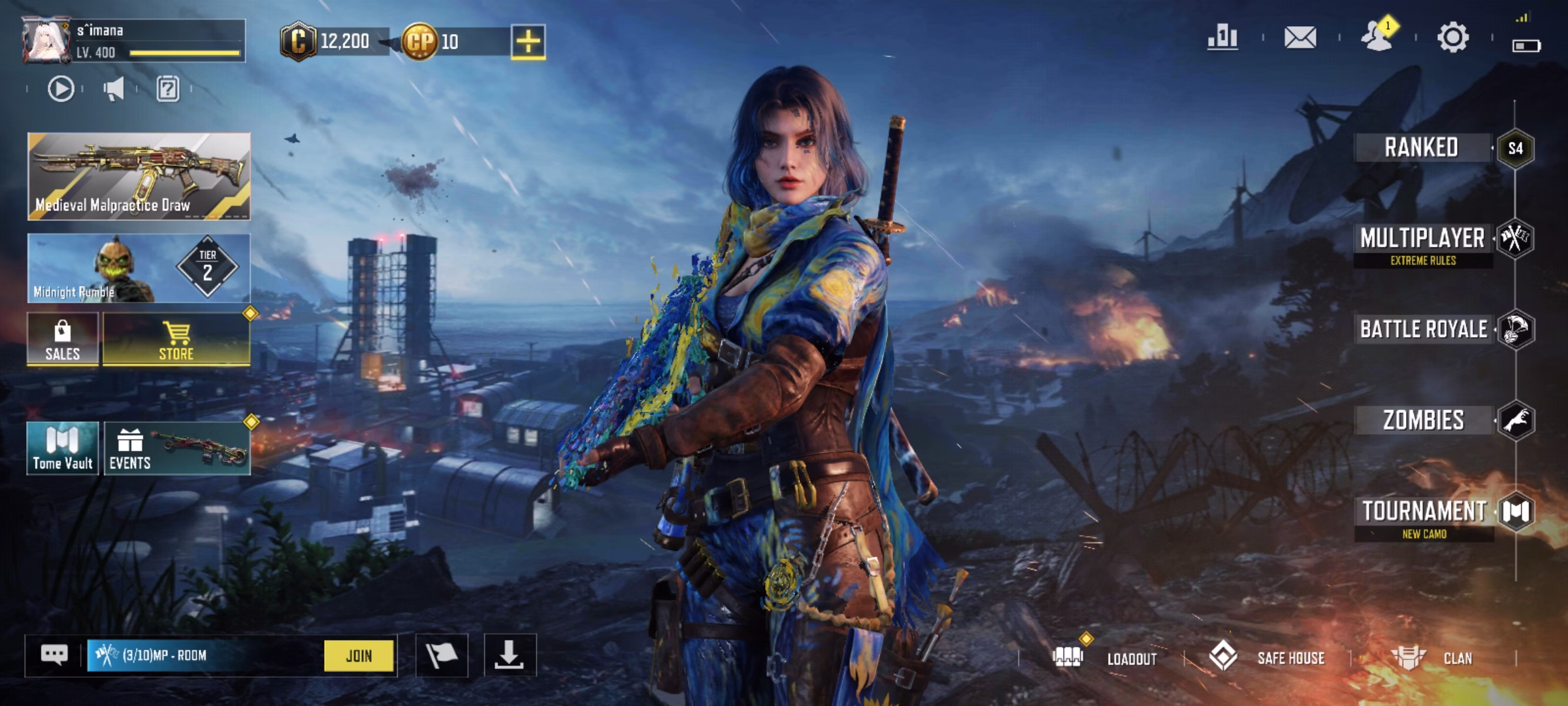Open the Midnight Rumble battle pass

click(x=139, y=269)
